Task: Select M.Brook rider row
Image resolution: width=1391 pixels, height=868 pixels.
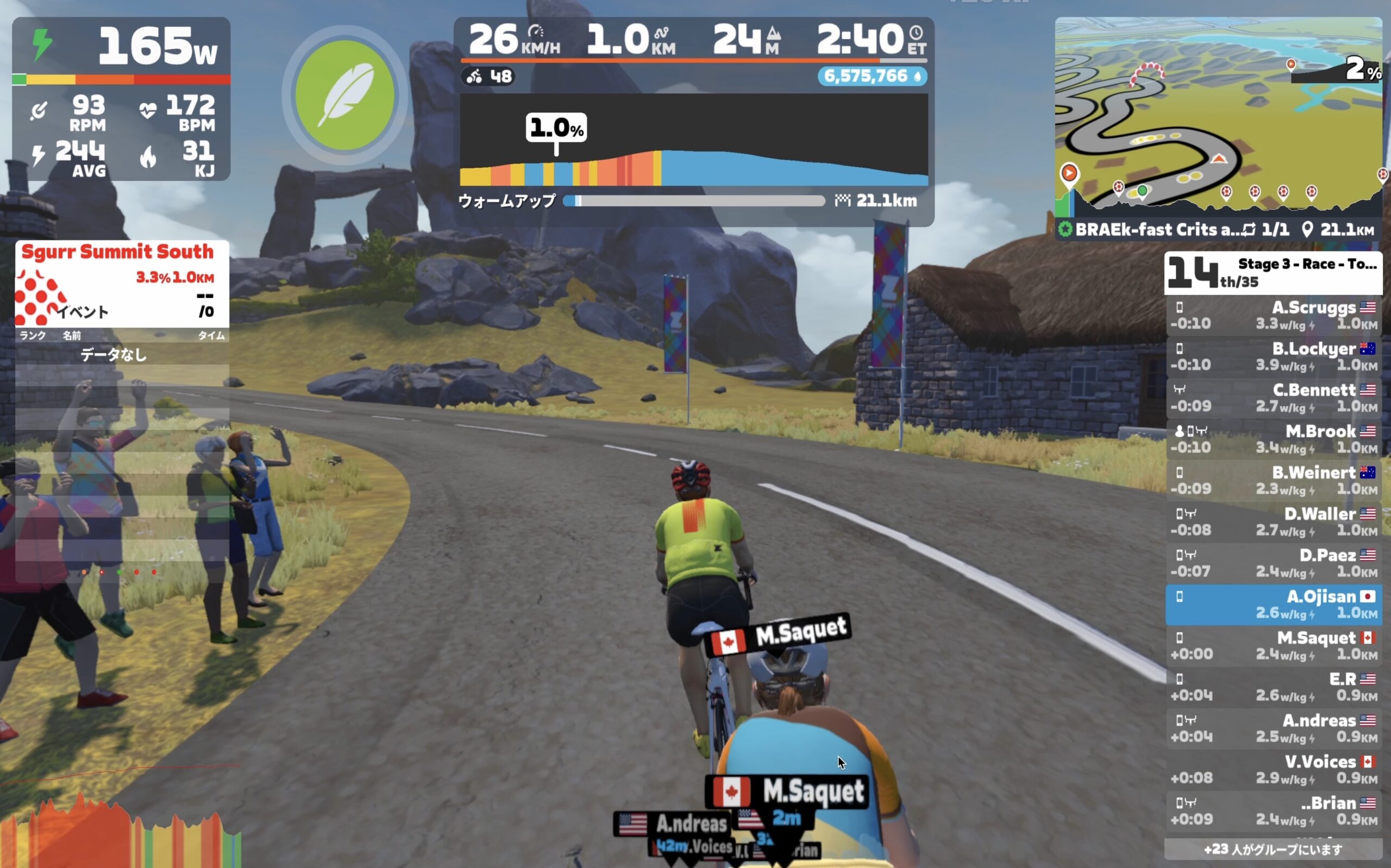Action: coord(1273,439)
